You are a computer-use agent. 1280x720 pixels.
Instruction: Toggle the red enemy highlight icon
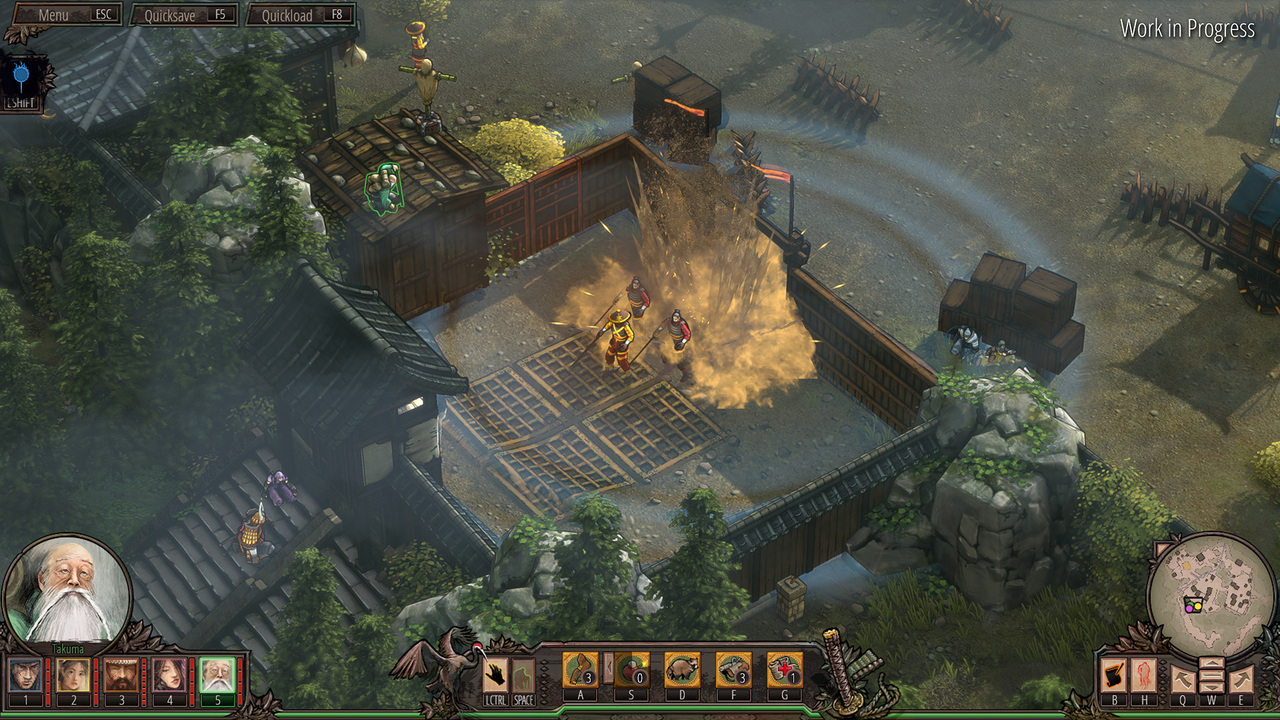1143,676
